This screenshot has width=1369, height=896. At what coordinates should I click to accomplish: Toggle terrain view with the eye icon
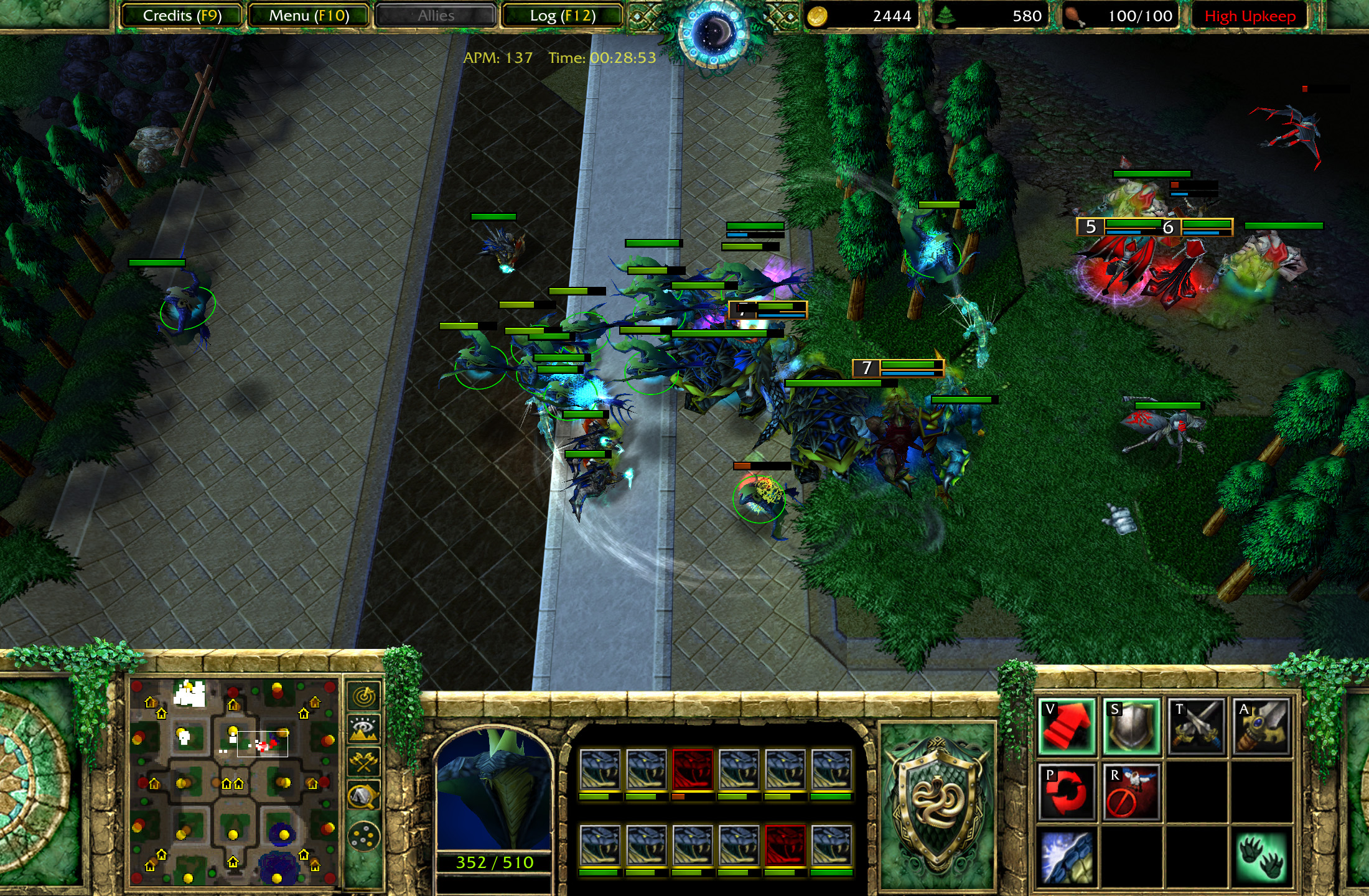(x=363, y=727)
